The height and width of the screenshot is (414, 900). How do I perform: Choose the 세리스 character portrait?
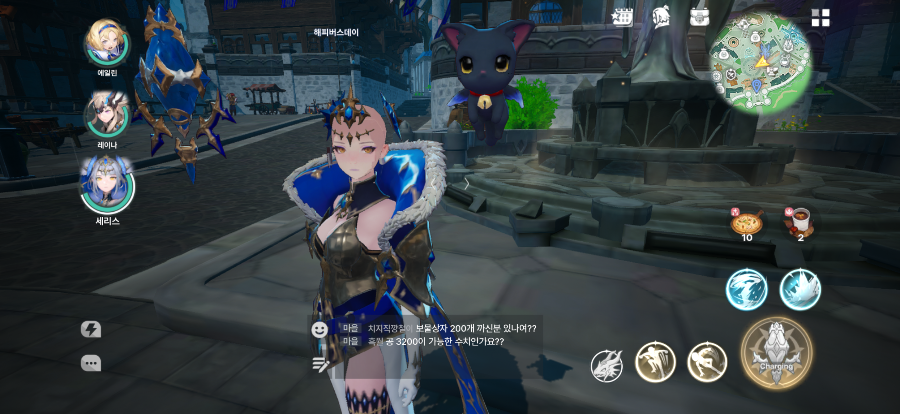point(107,183)
